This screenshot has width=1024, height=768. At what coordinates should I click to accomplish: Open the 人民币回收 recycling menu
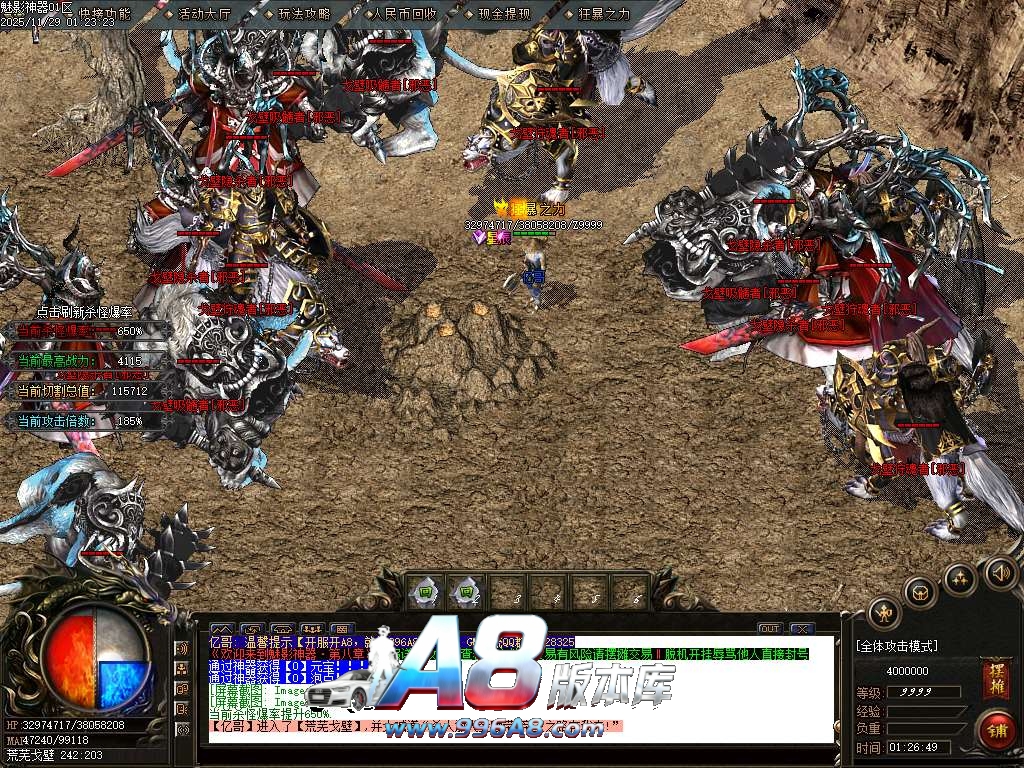(x=403, y=14)
